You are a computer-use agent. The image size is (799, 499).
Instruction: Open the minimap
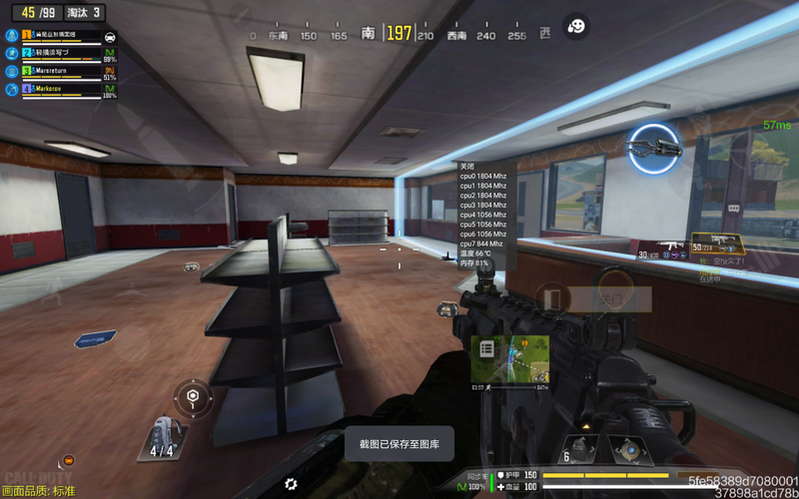[509, 361]
